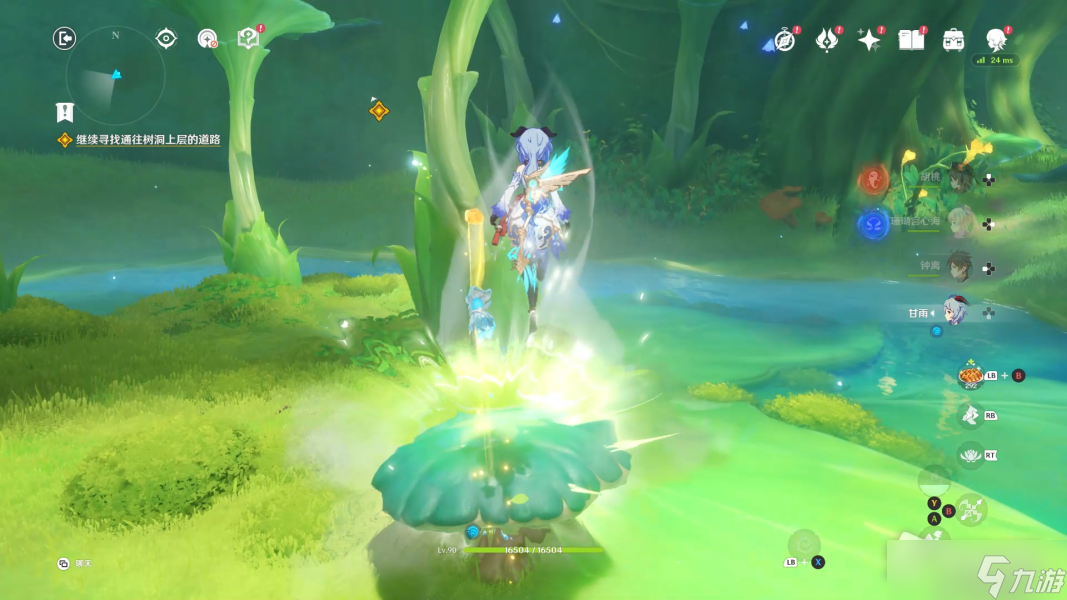
Task: Click the exit-door icon beside the minimap
Action: (x=64, y=38)
